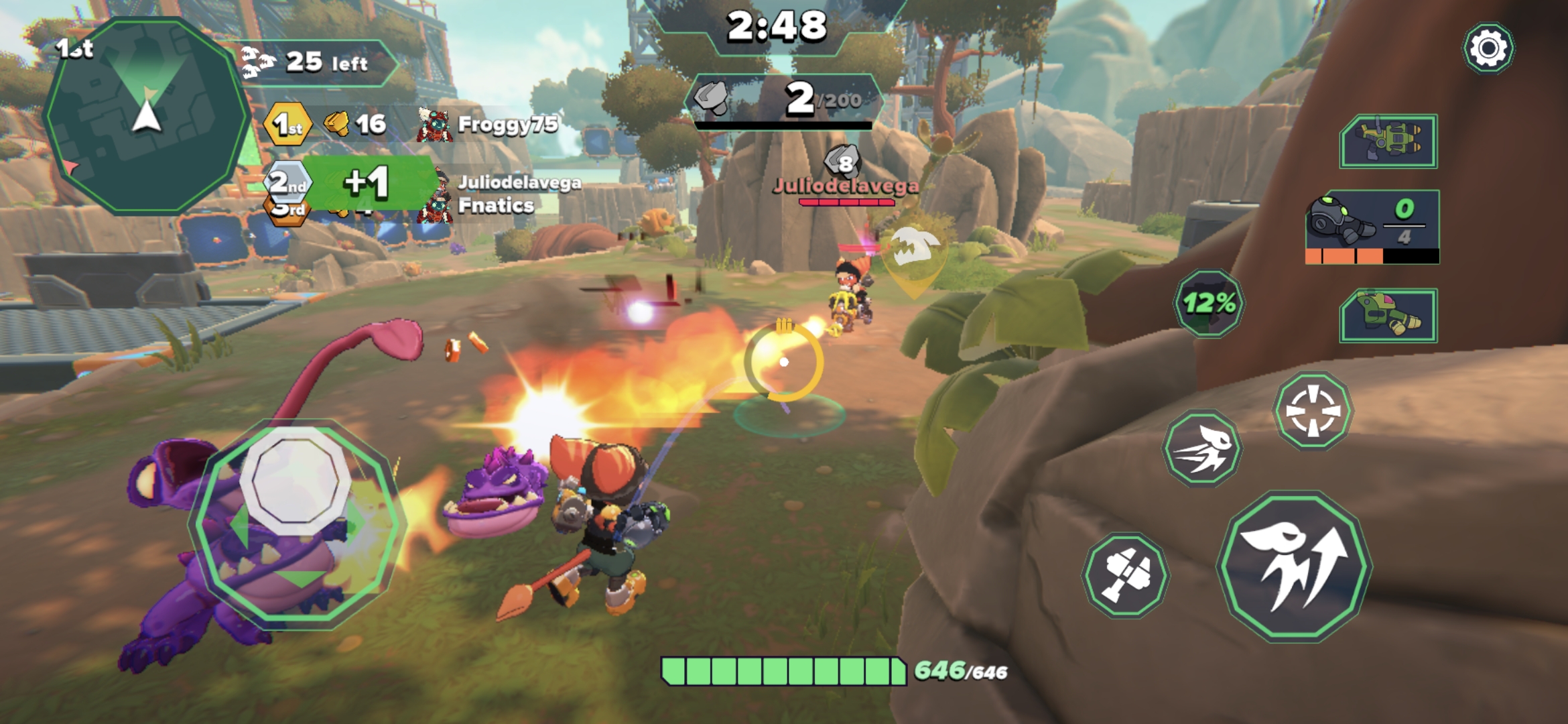
Task: Select the Fnatics leaderboard entry
Action: click(496, 206)
